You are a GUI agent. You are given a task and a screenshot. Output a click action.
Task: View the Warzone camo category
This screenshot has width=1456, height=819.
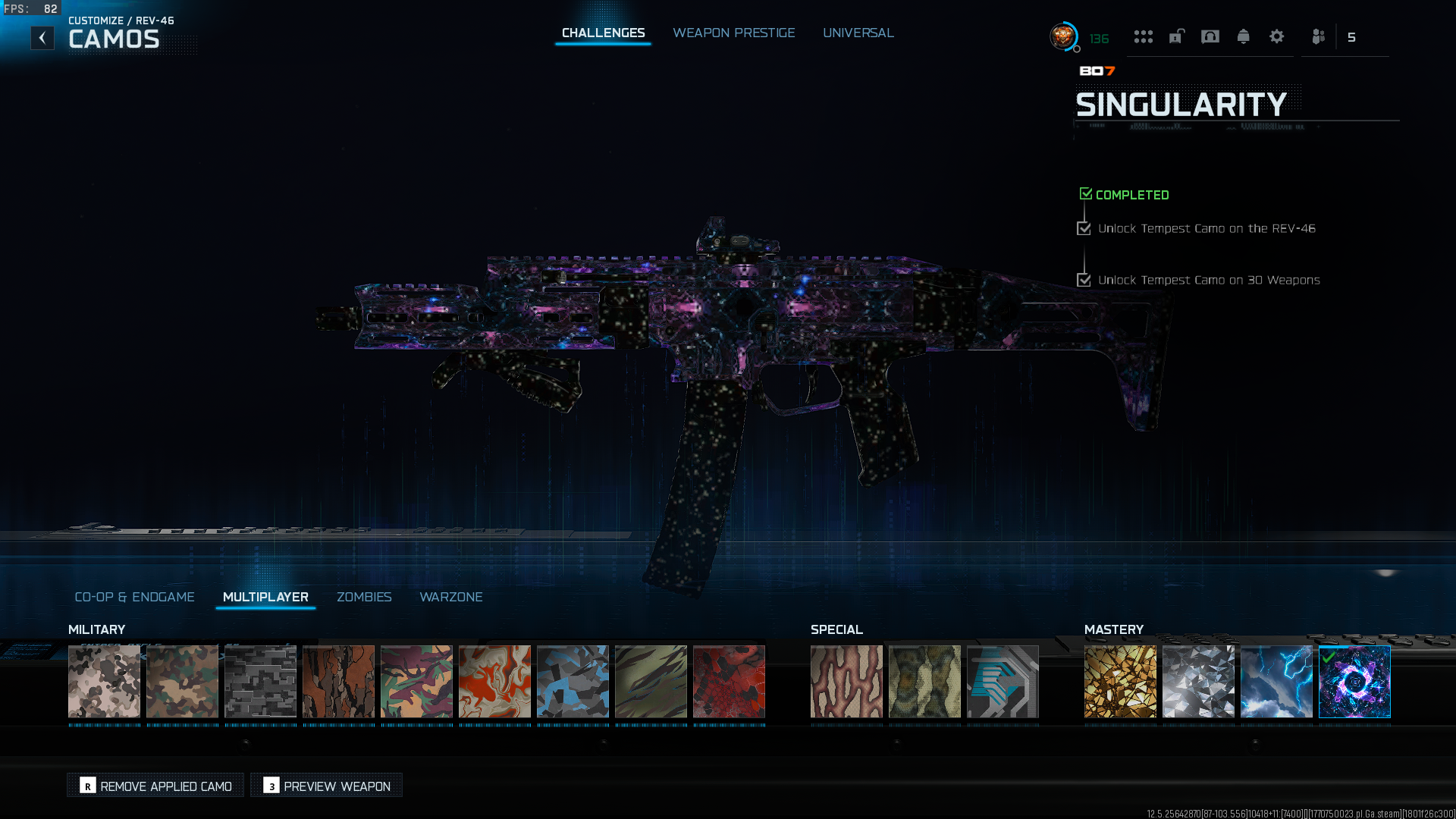[450, 597]
